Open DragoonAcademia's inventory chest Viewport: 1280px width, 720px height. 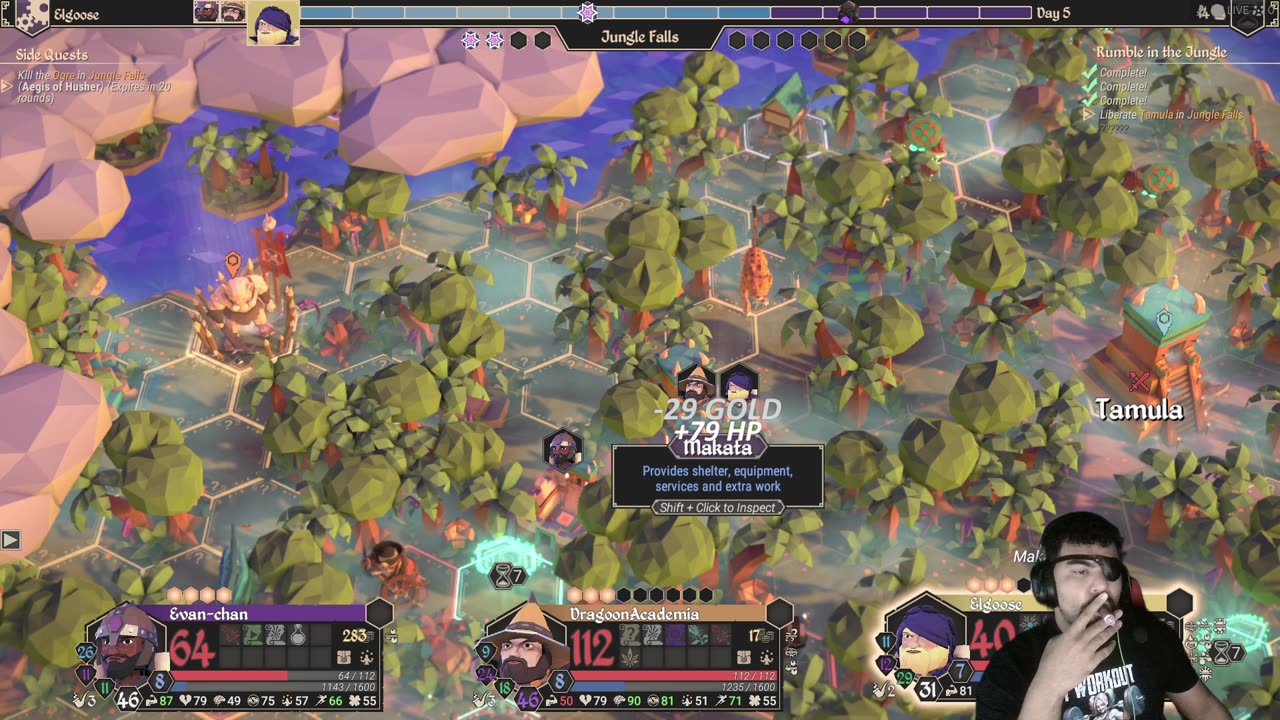point(744,657)
